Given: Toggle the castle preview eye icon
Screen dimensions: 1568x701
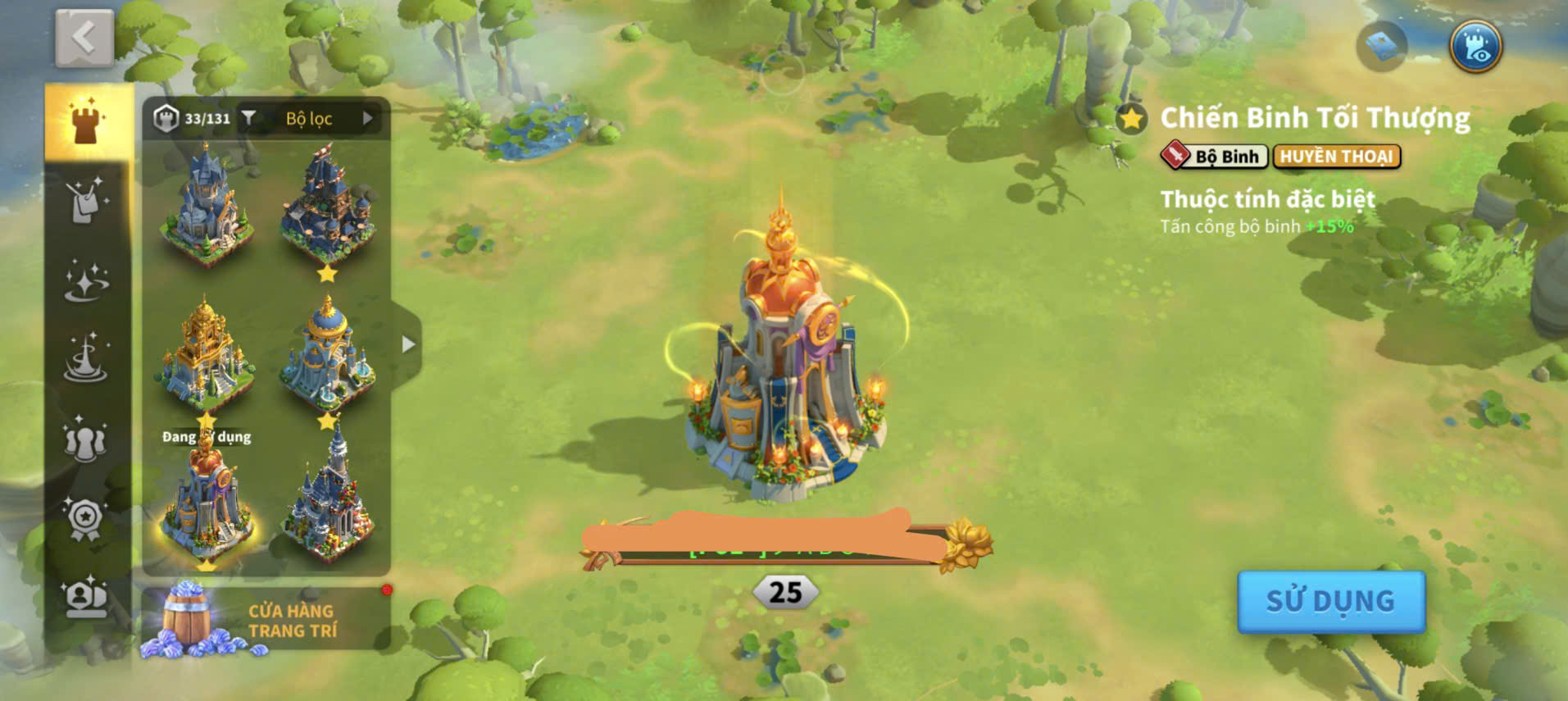Looking at the screenshot, I should [x=1475, y=47].
